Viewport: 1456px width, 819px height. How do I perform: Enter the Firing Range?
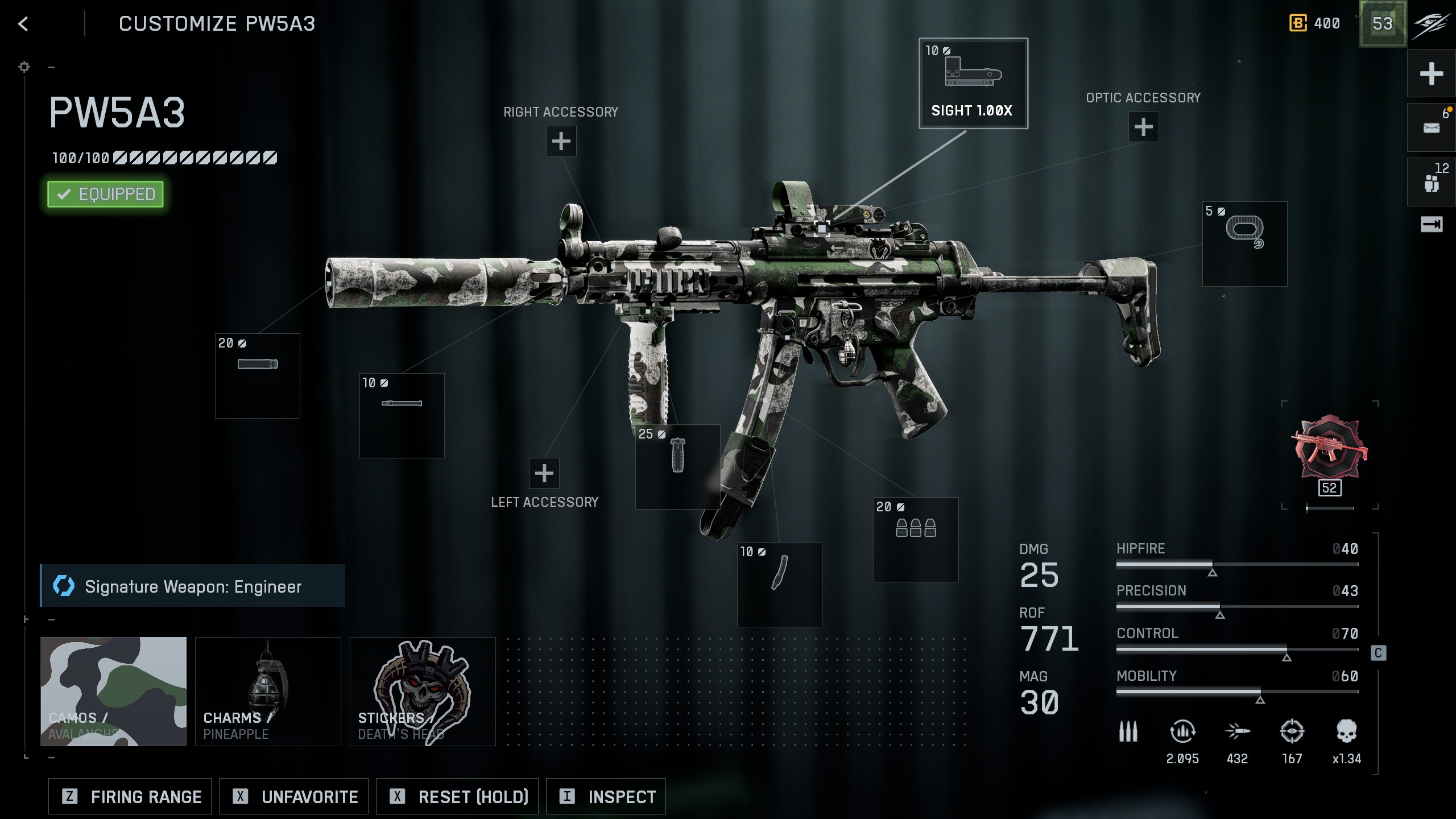coord(130,797)
